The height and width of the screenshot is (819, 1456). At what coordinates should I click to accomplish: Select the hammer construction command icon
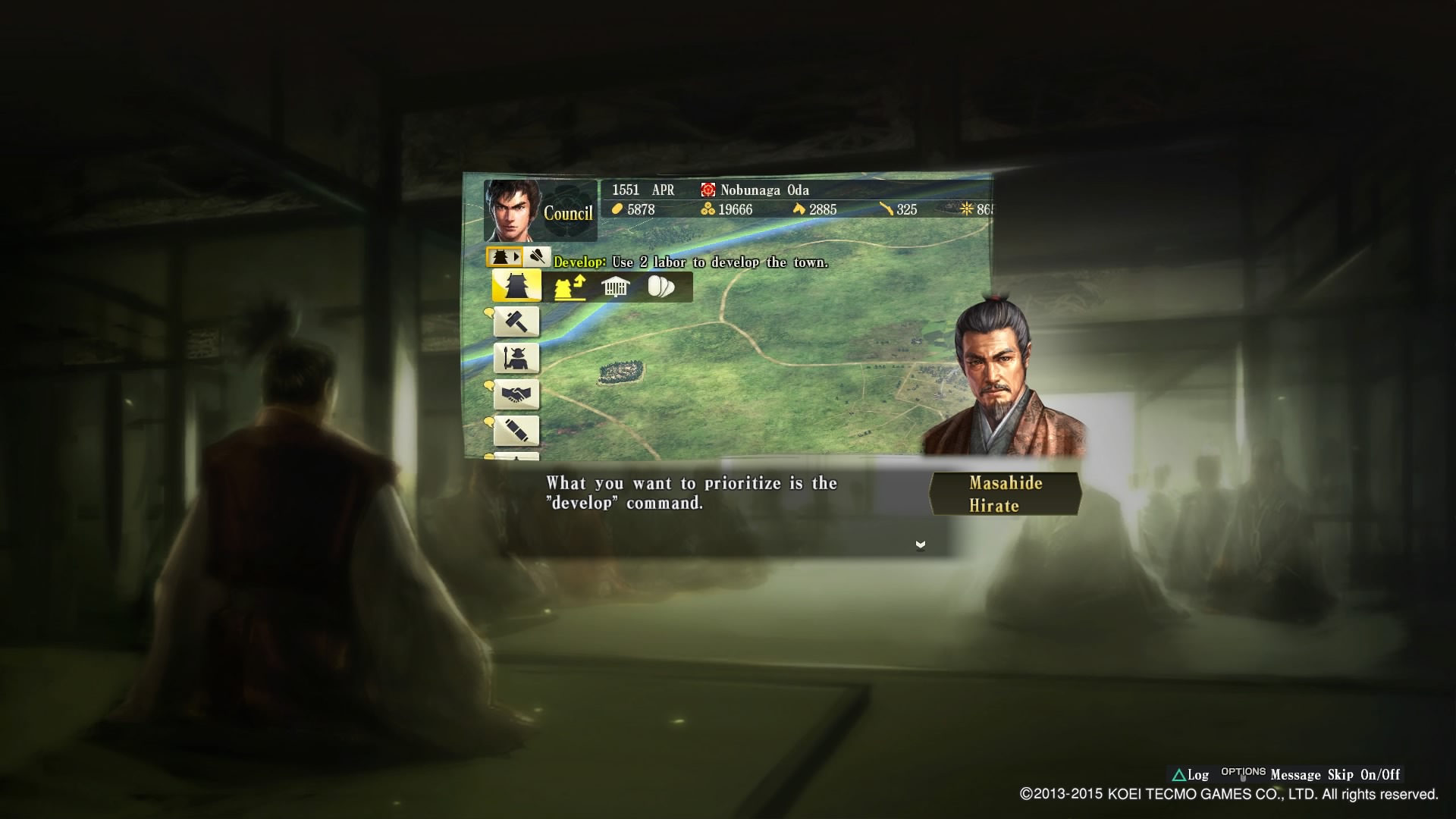coord(516,321)
